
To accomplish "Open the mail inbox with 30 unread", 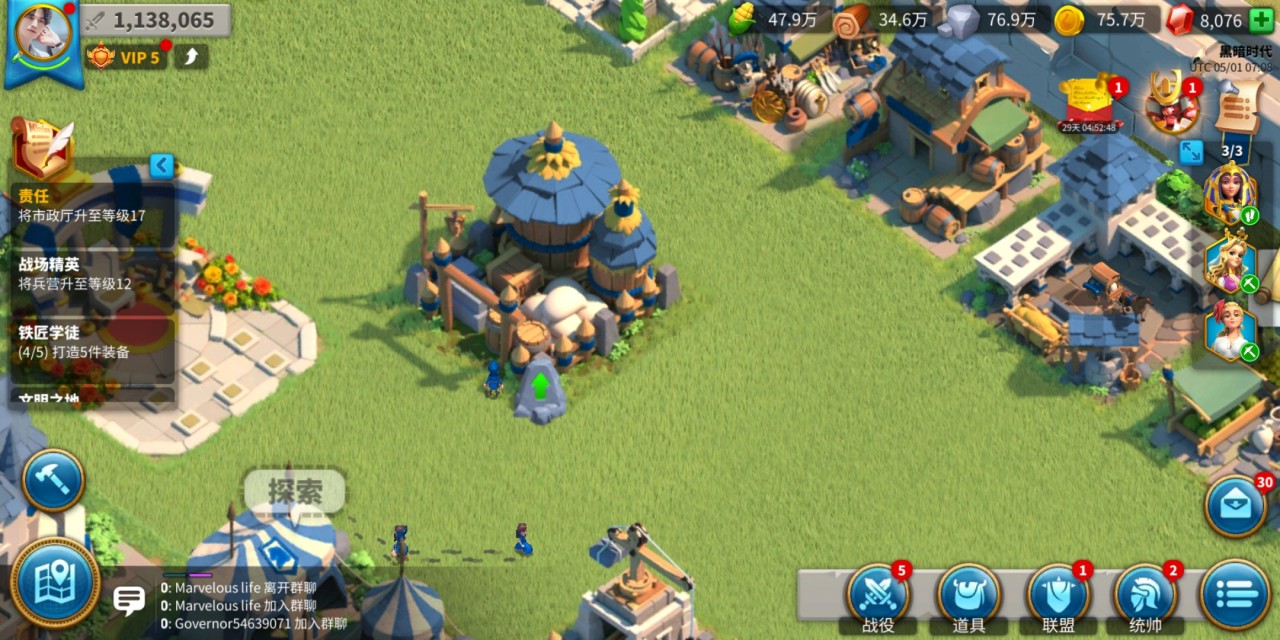I will coord(1235,506).
